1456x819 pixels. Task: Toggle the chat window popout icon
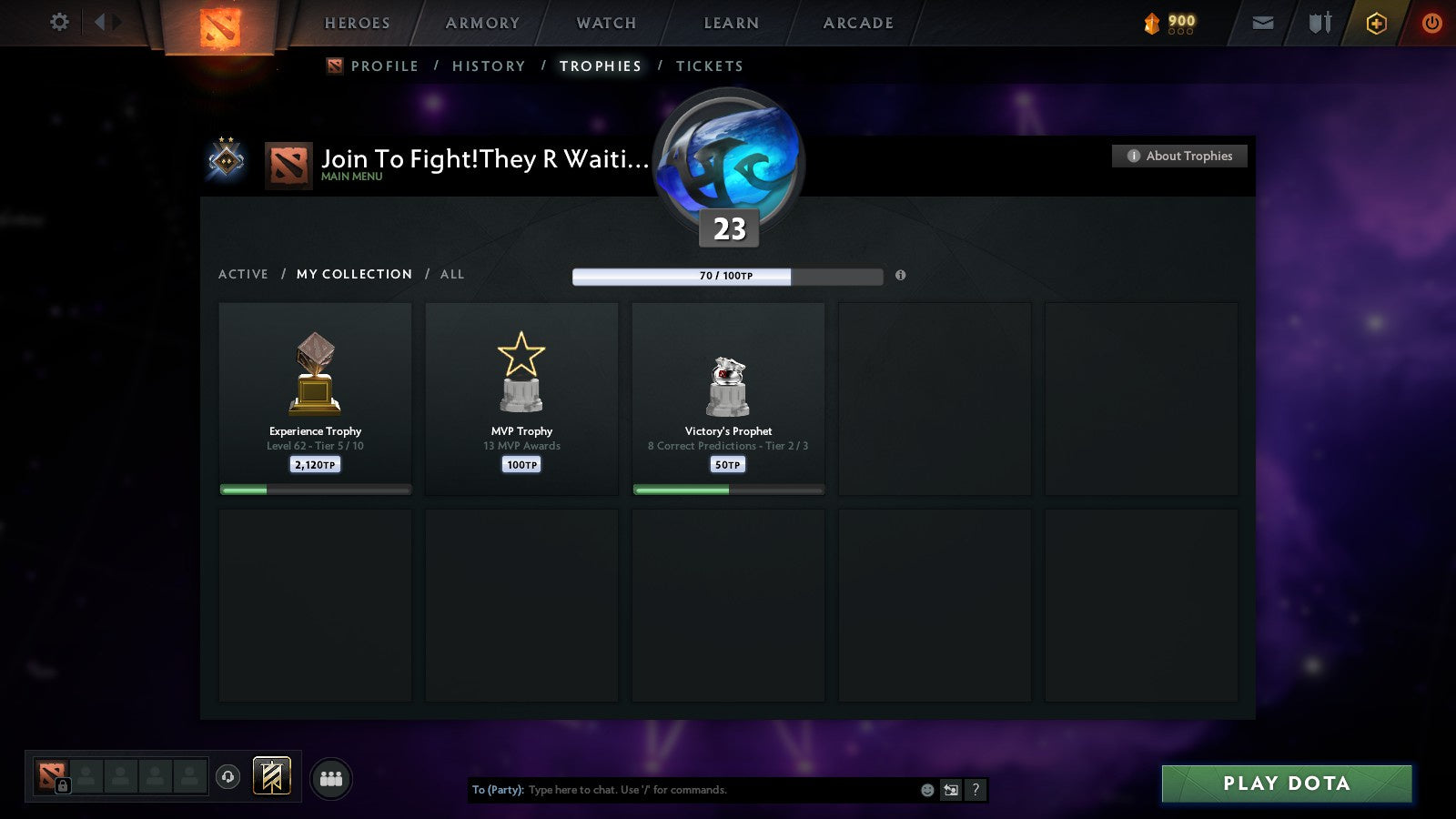[x=949, y=790]
